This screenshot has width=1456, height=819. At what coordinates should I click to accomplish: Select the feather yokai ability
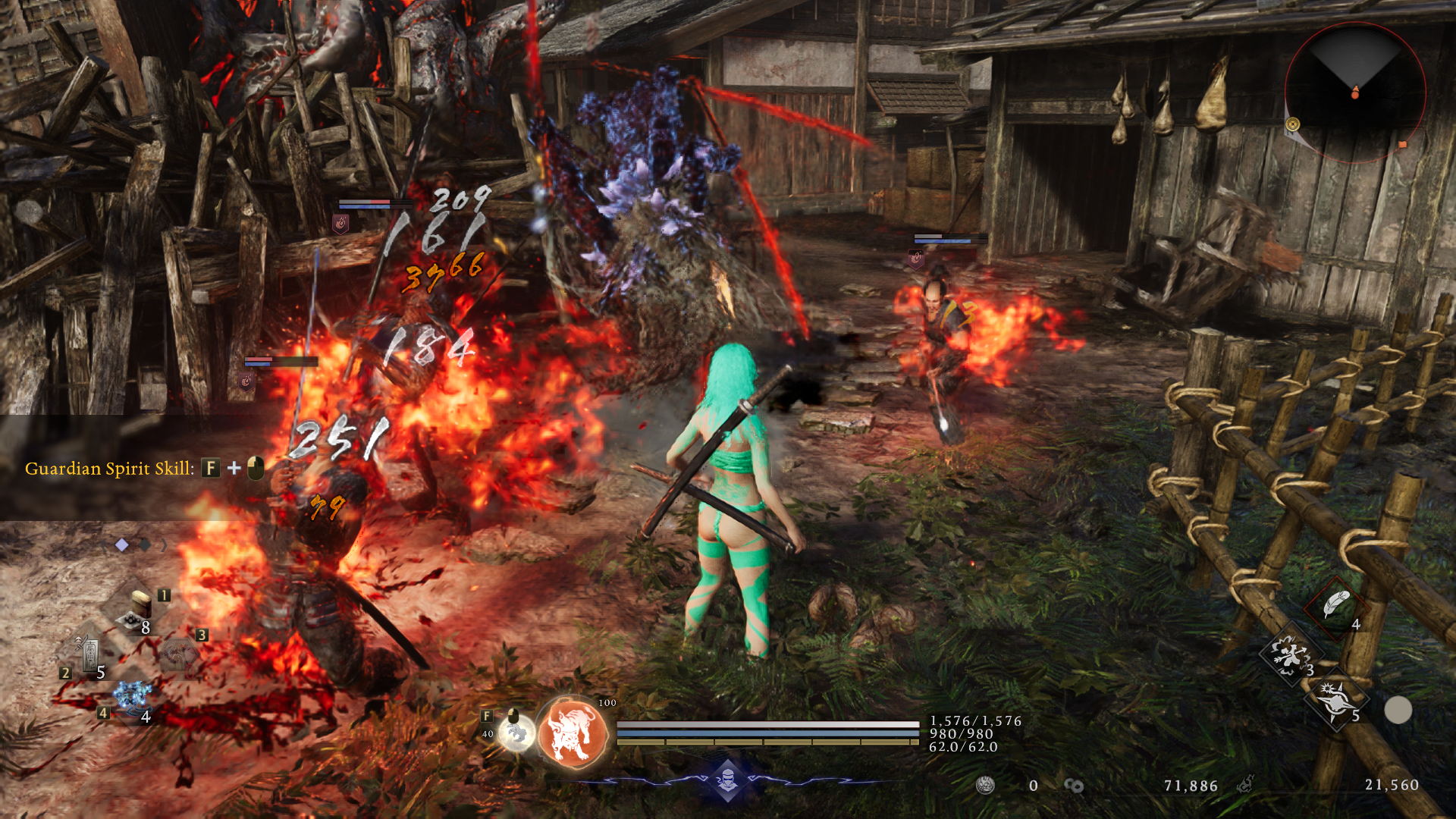coord(1335,606)
